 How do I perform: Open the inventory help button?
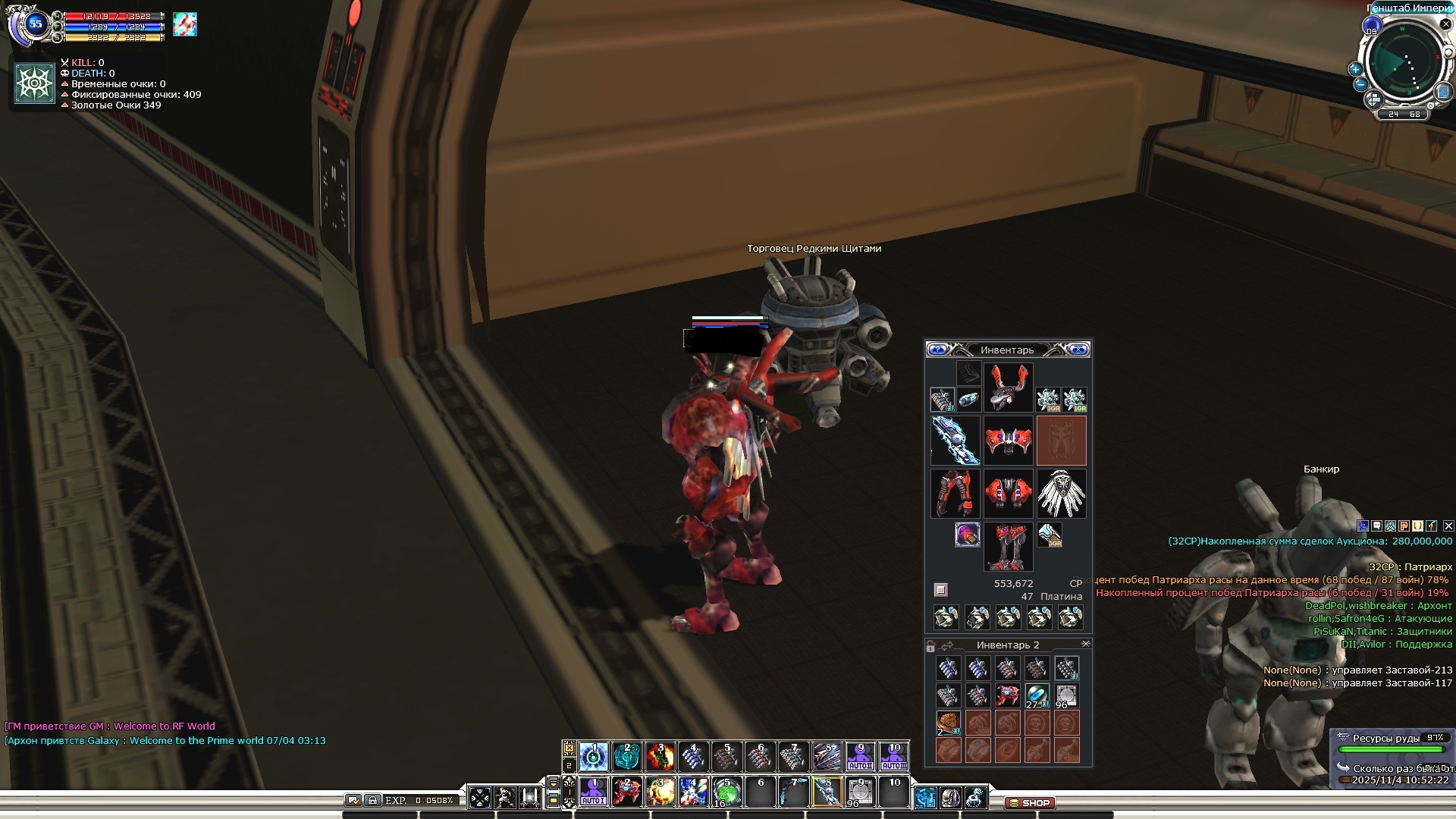(x=937, y=350)
